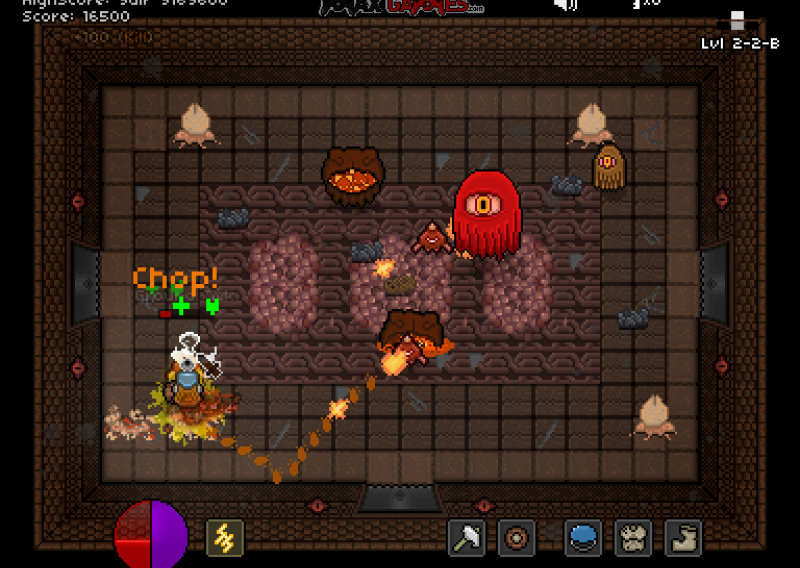Activate the lightning bolt ability icon
Screen dimensions: 800x568
(225, 539)
